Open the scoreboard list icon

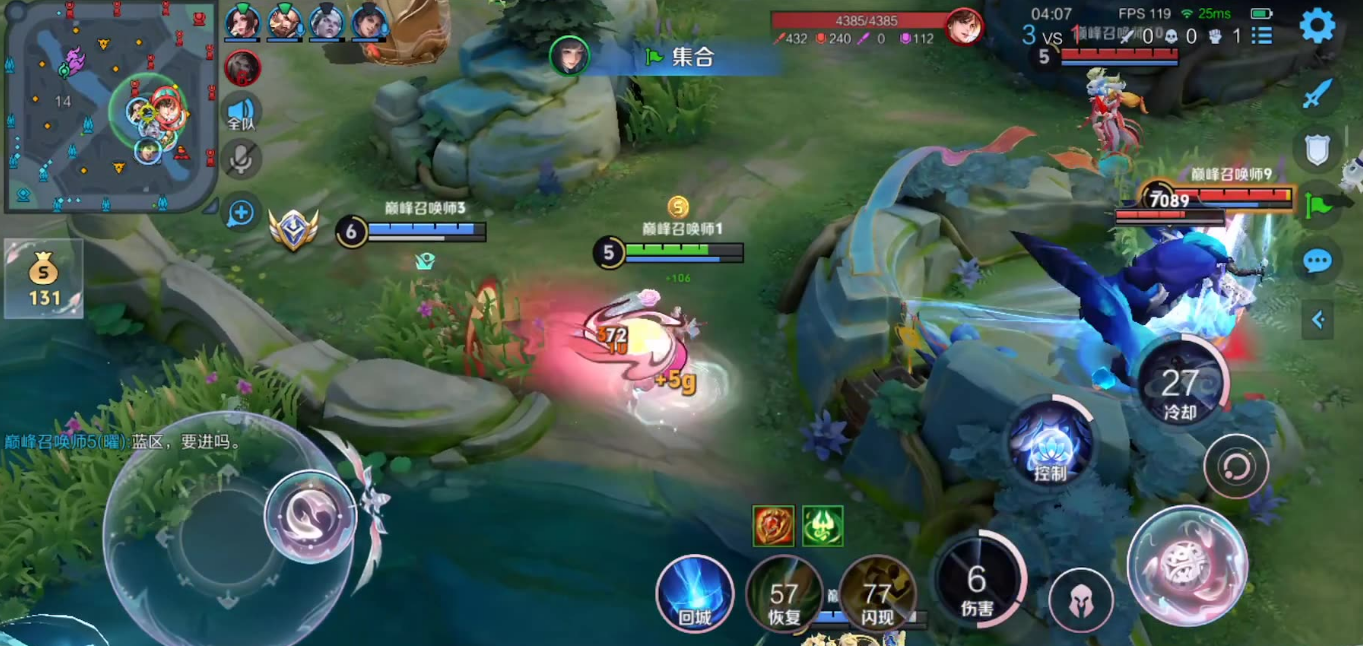click(1262, 36)
